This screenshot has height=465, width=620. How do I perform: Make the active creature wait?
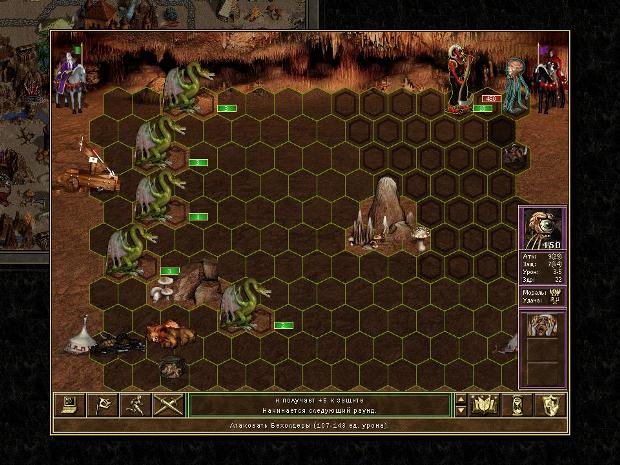pyautogui.click(x=518, y=405)
